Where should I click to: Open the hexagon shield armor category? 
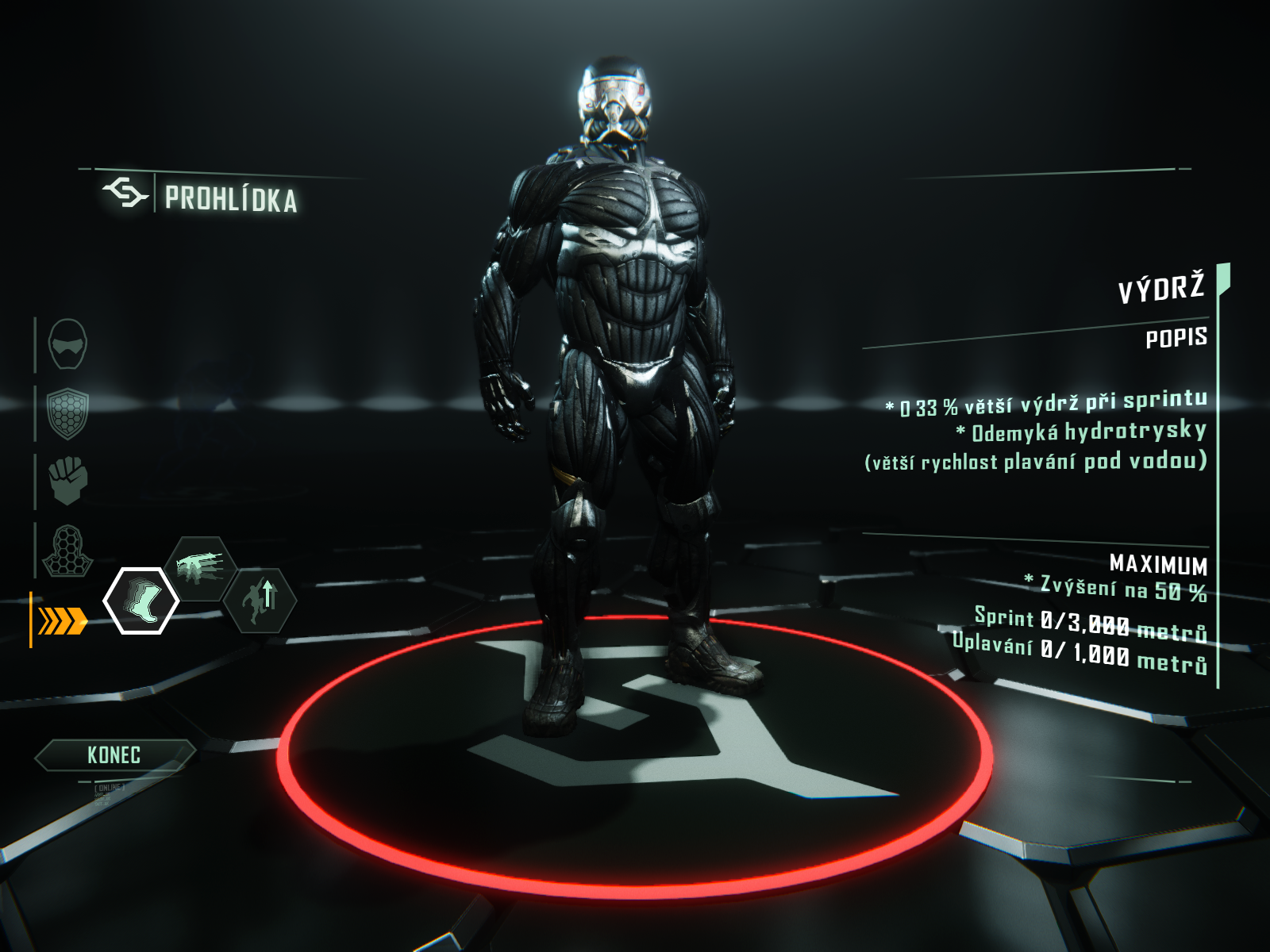[67, 413]
